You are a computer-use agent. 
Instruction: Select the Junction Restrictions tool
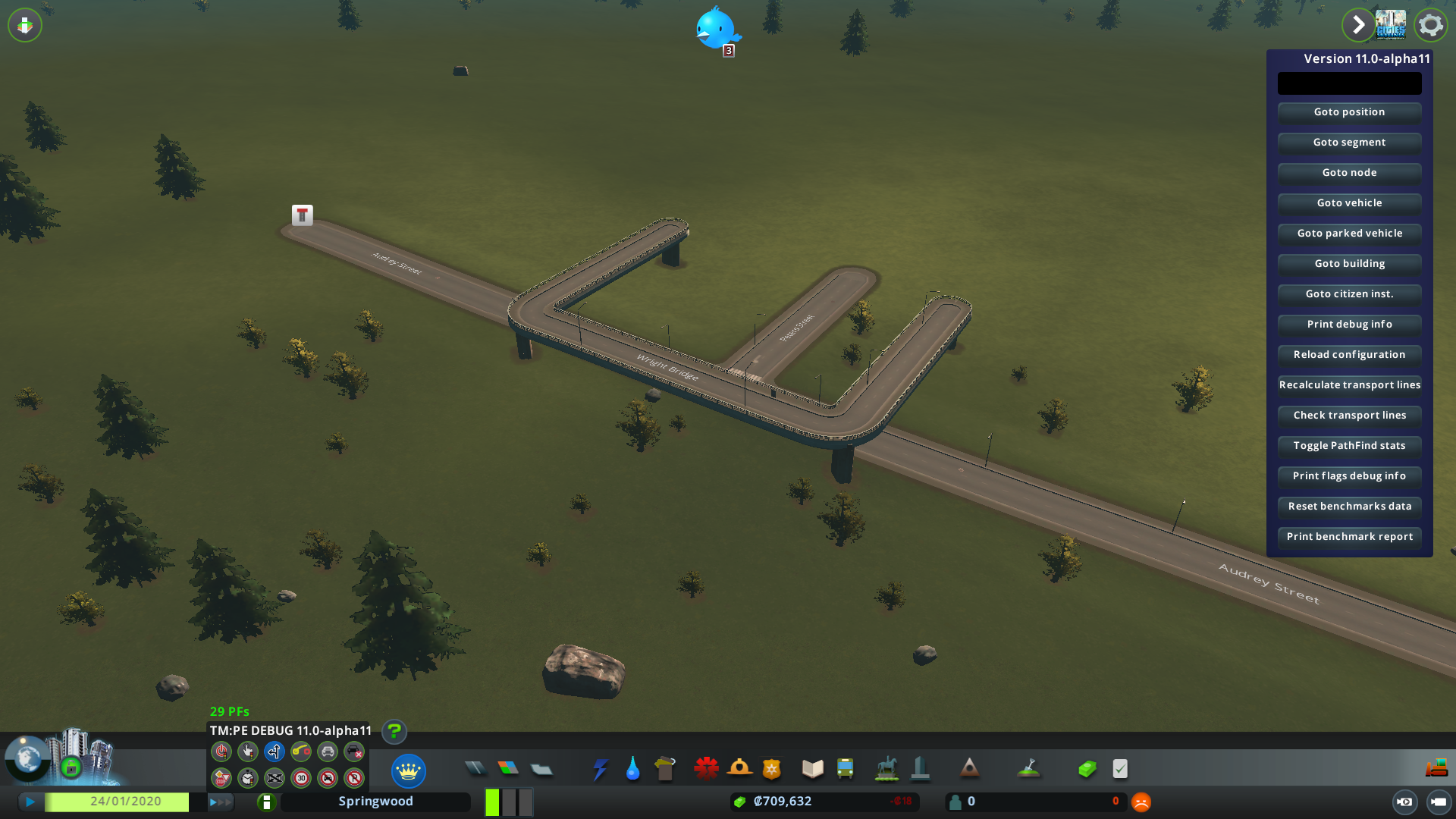(x=274, y=778)
